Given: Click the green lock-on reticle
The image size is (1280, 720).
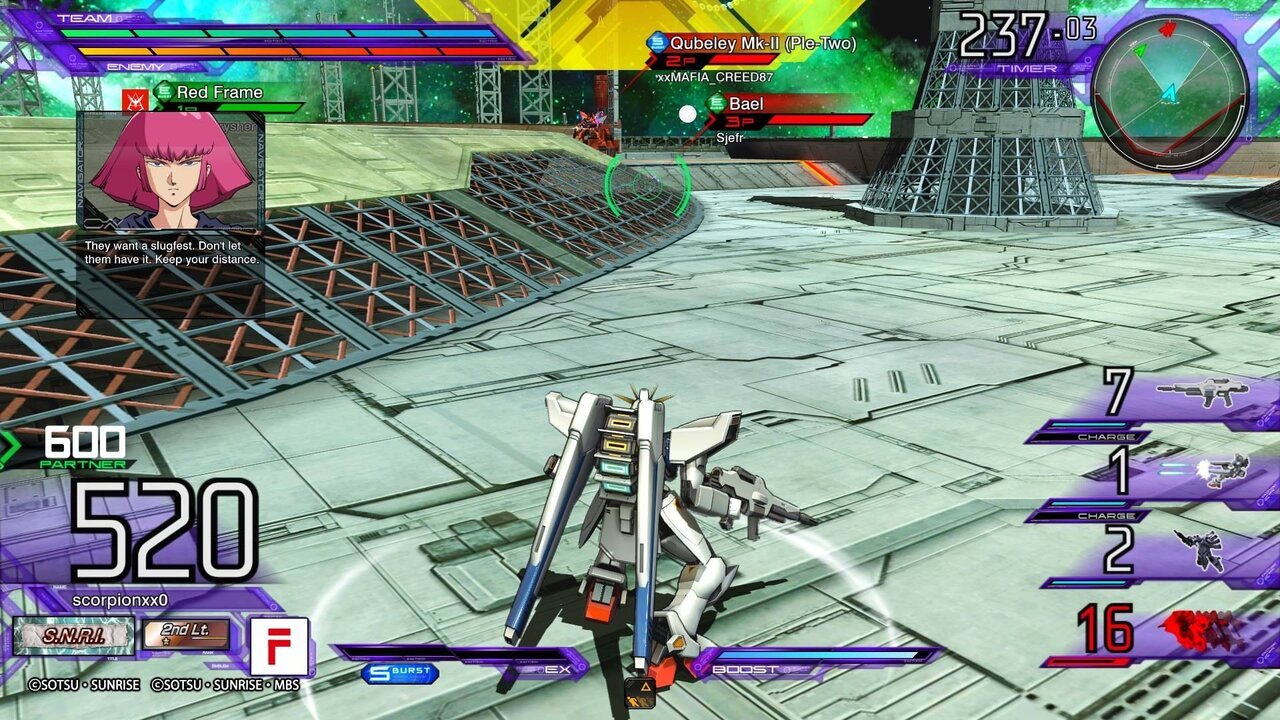Looking at the screenshot, I should 647,185.
